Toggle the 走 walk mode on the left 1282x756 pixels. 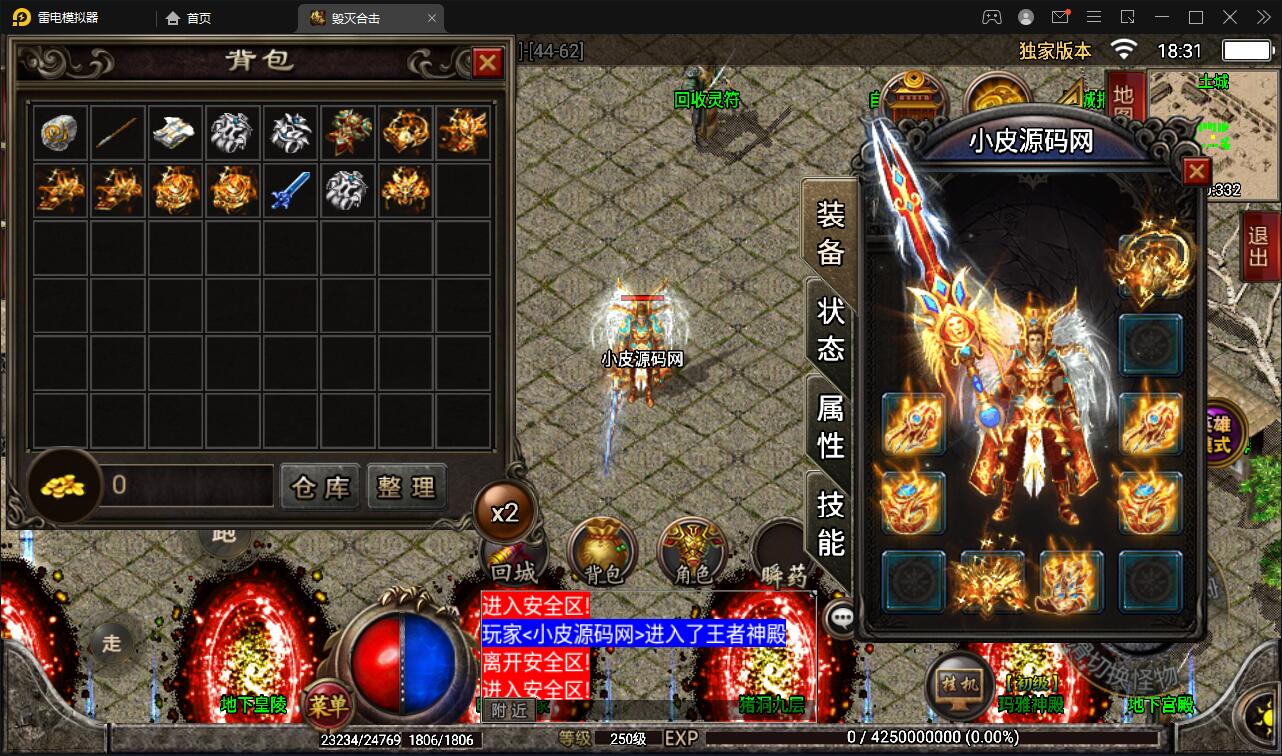(112, 644)
